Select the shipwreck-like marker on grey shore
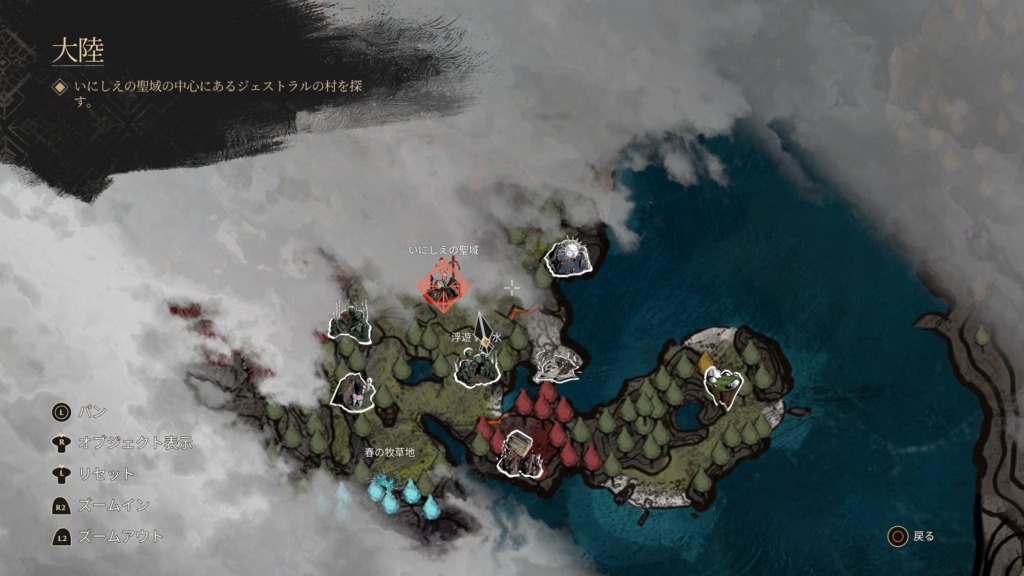 tap(557, 364)
